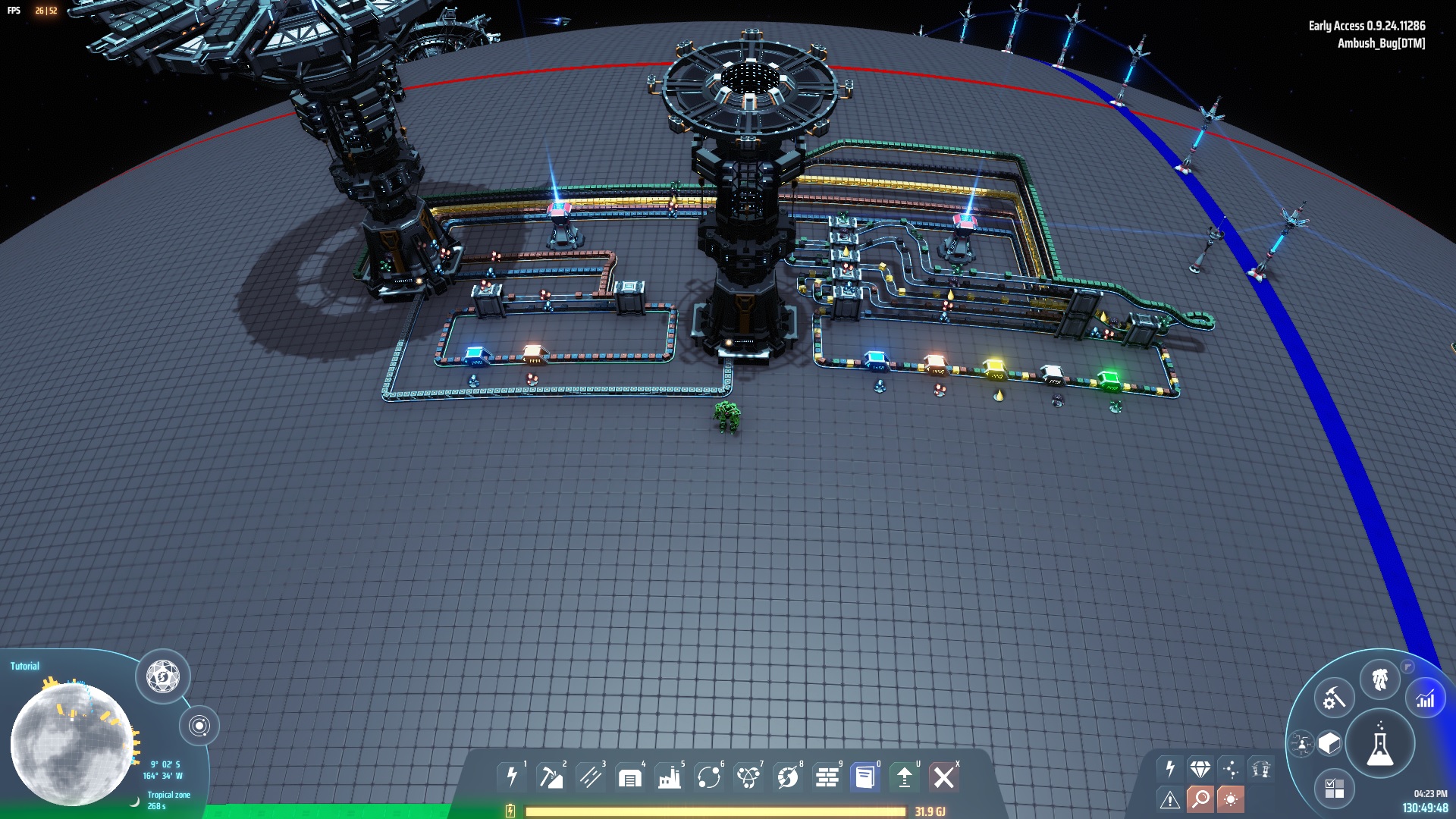Open the star system orbit map

(x=199, y=726)
